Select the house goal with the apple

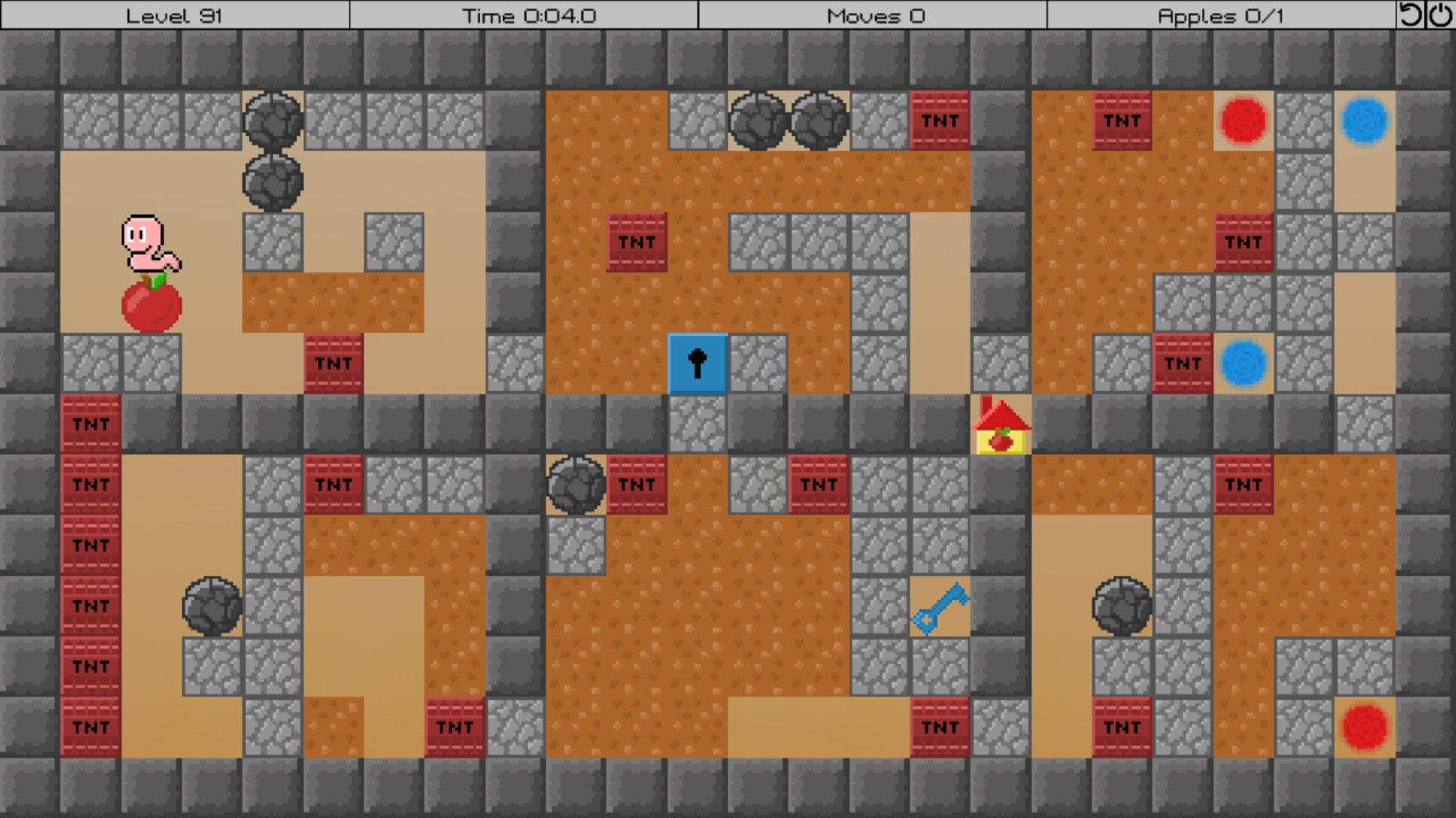(1001, 425)
